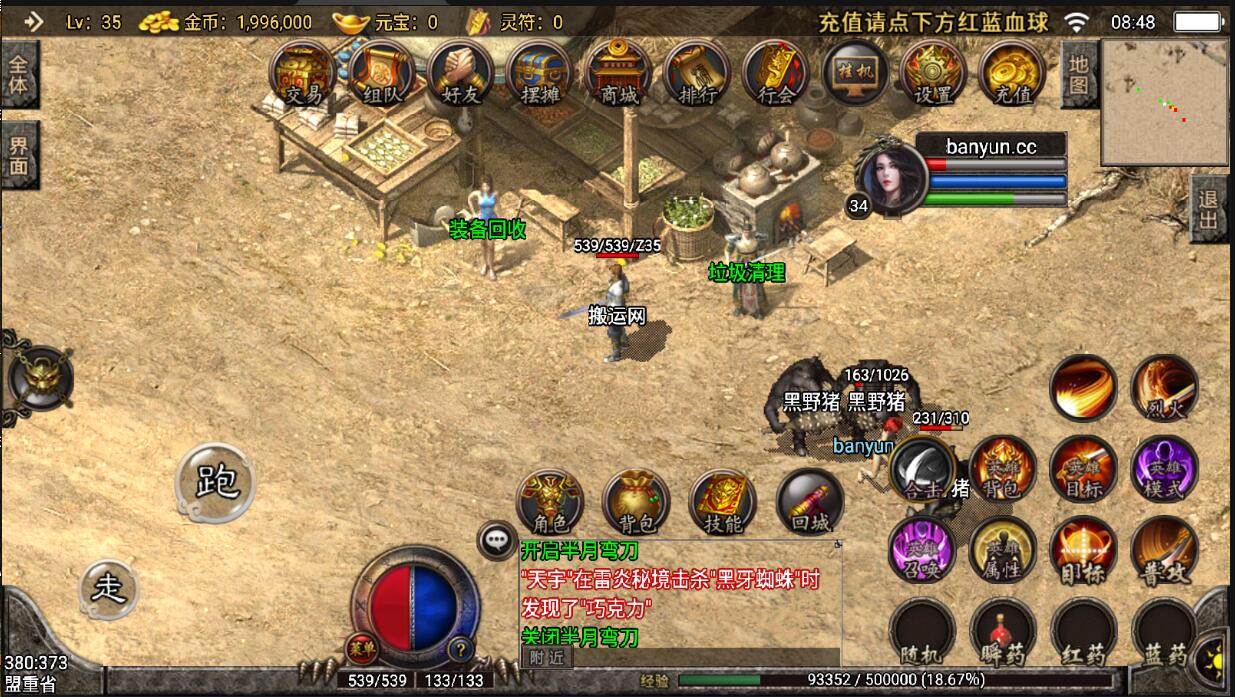This screenshot has height=697, width=1235.
Task: Click the 退出 exit button
Action: pos(1210,207)
